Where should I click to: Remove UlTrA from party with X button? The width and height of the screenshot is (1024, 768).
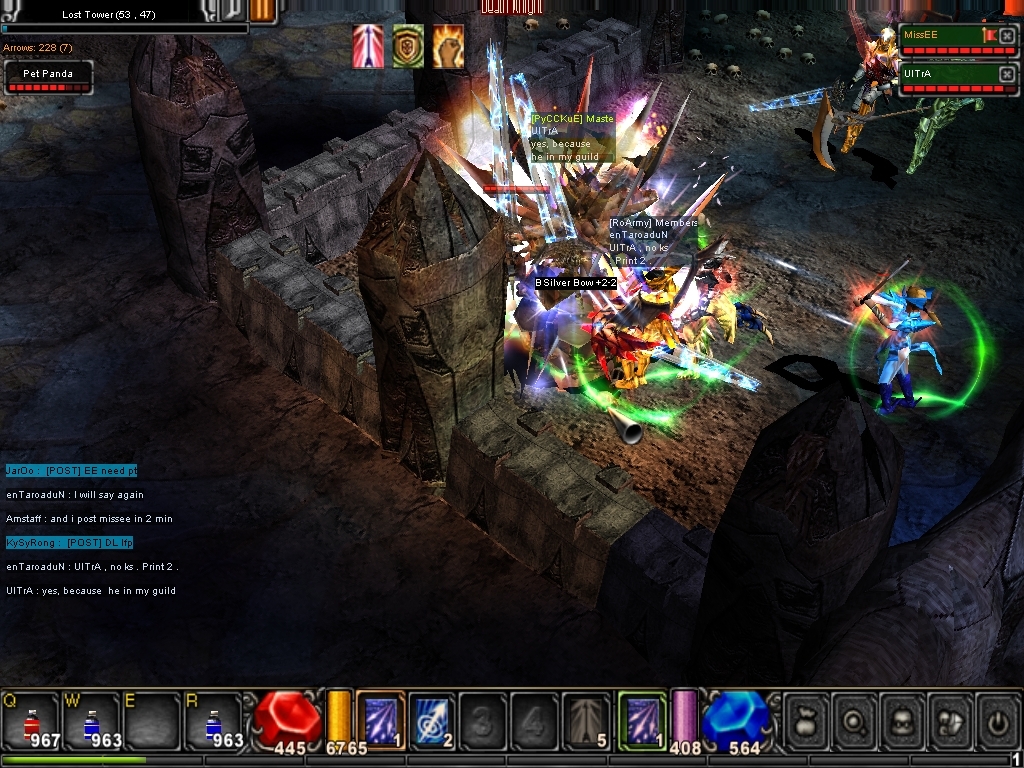coord(1007,75)
